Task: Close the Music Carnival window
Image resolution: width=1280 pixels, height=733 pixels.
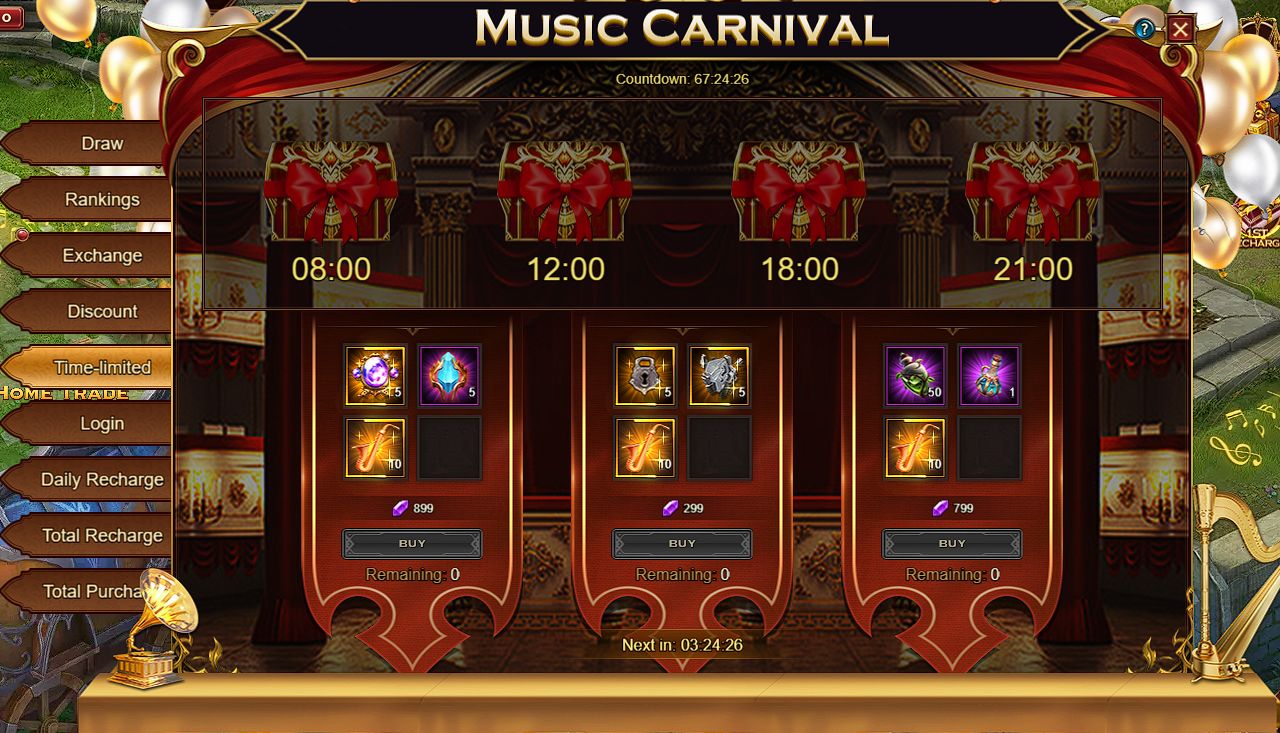Action: coord(1180,29)
